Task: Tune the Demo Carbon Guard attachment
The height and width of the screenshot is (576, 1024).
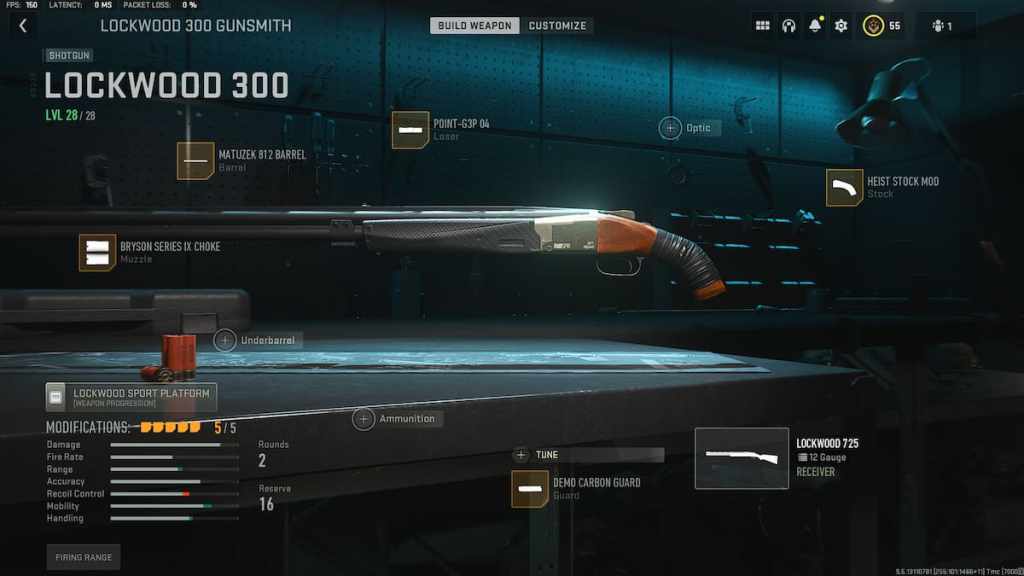Action: (x=521, y=455)
